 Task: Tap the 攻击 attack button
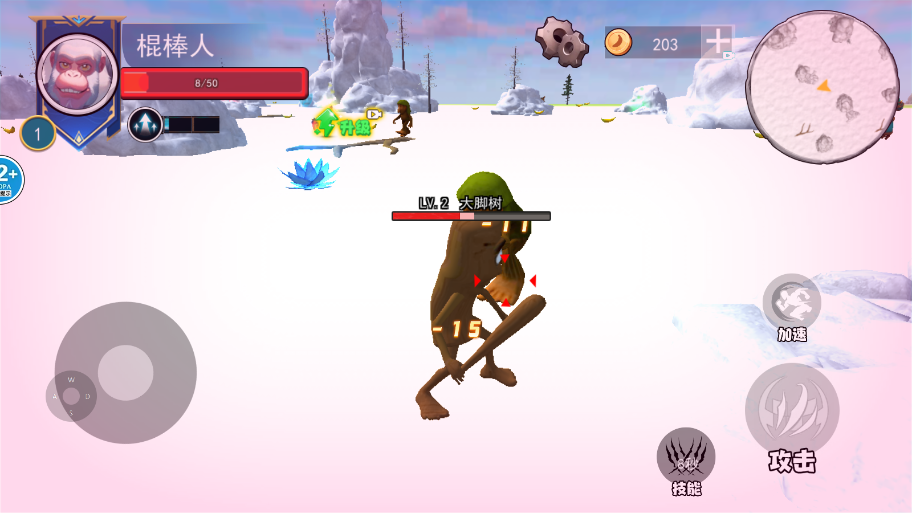click(792, 410)
